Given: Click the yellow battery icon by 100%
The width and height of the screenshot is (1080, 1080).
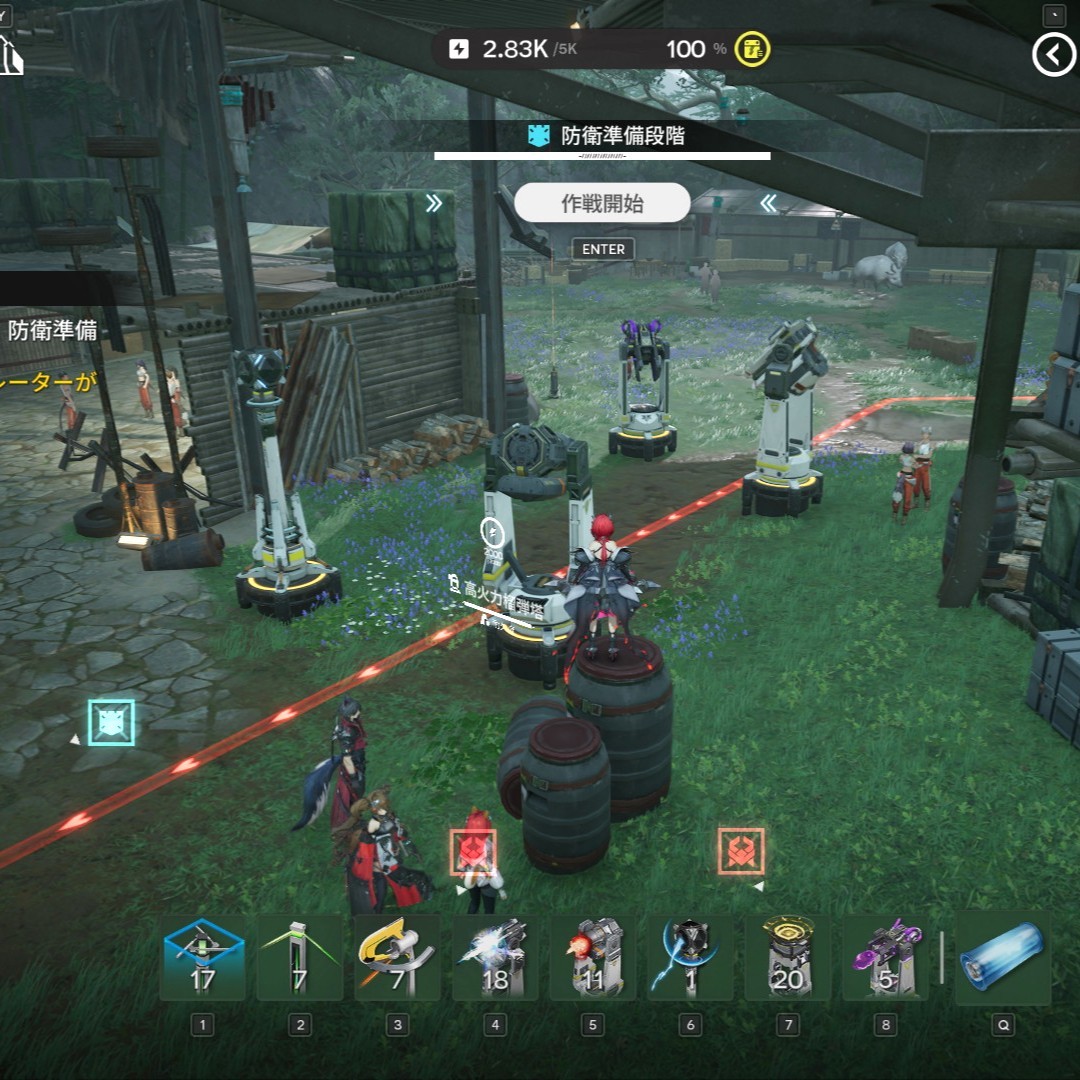Looking at the screenshot, I should [x=752, y=49].
